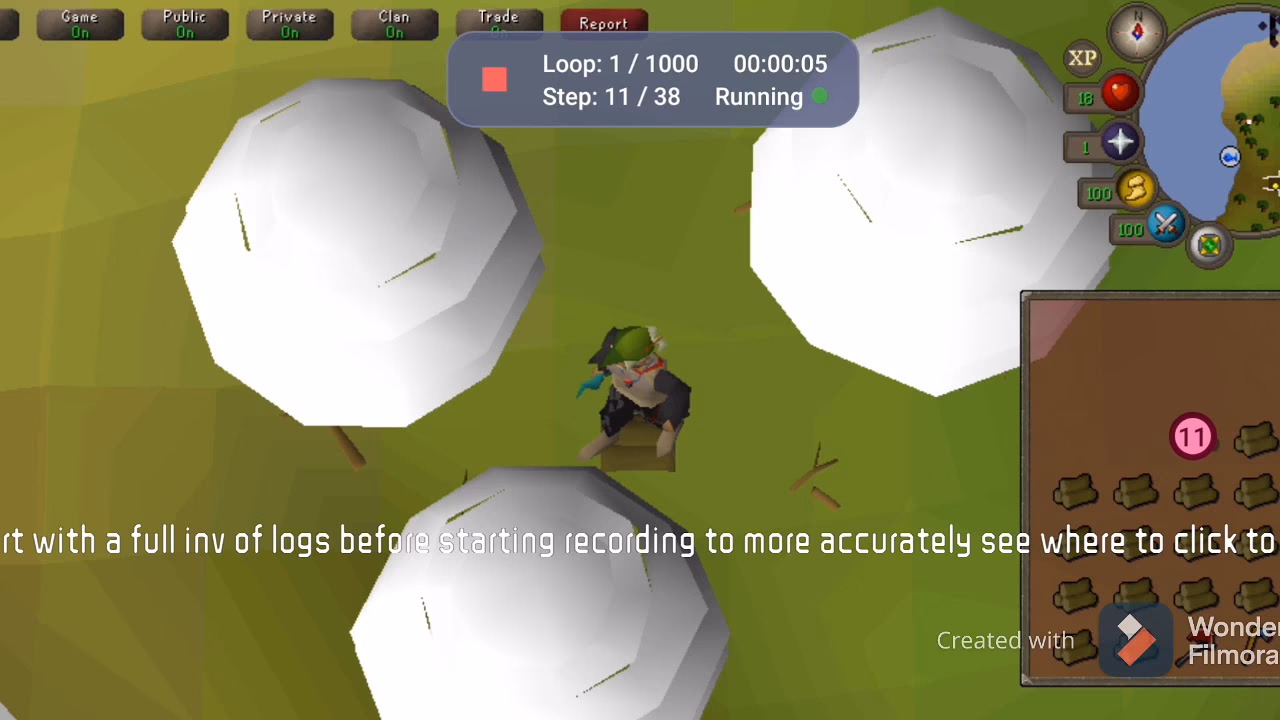Viewport: 1280px width, 720px height.
Task: Select the Report menu item
Action: point(603,22)
